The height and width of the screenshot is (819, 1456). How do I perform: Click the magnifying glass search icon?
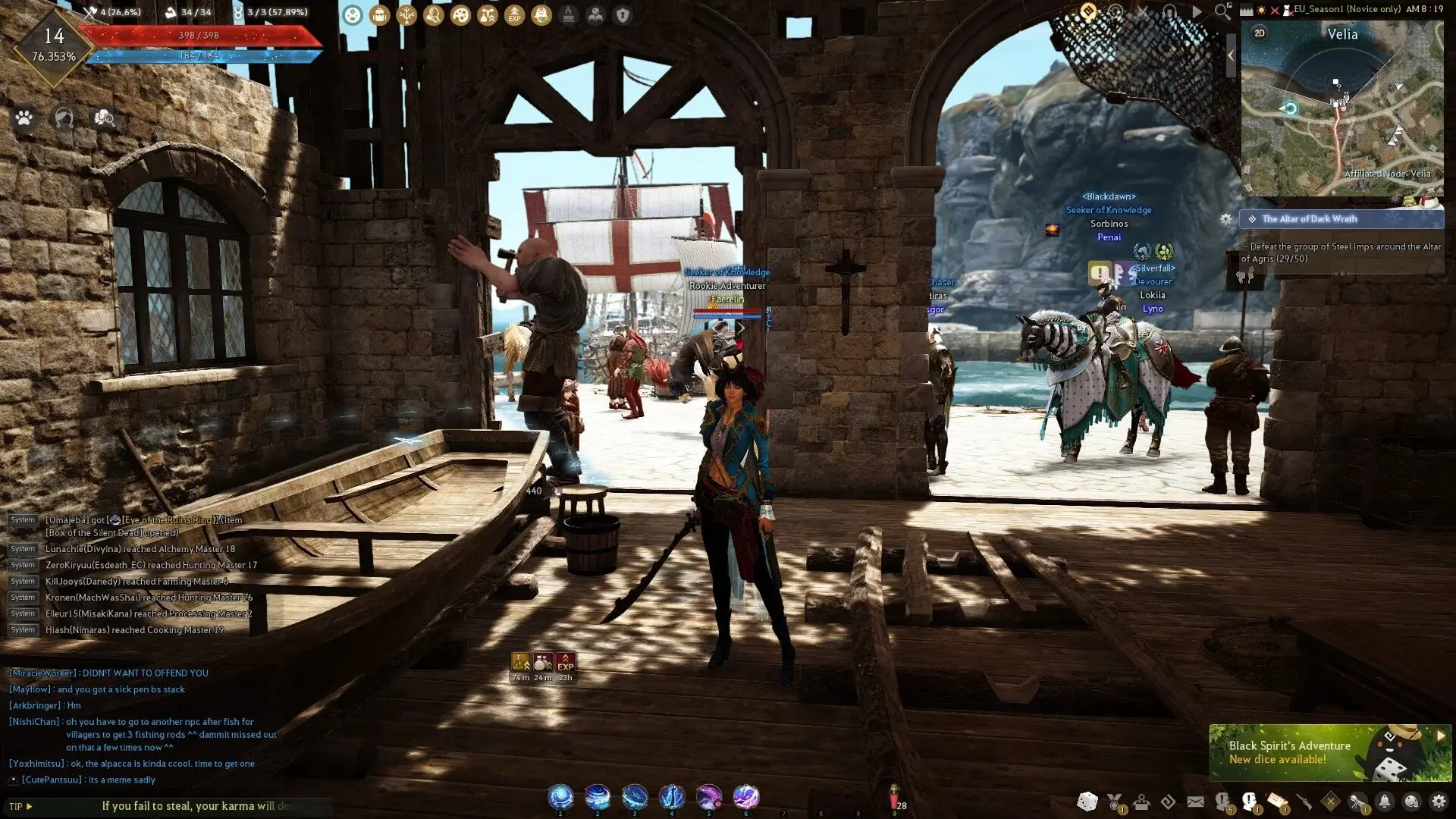tap(1222, 11)
